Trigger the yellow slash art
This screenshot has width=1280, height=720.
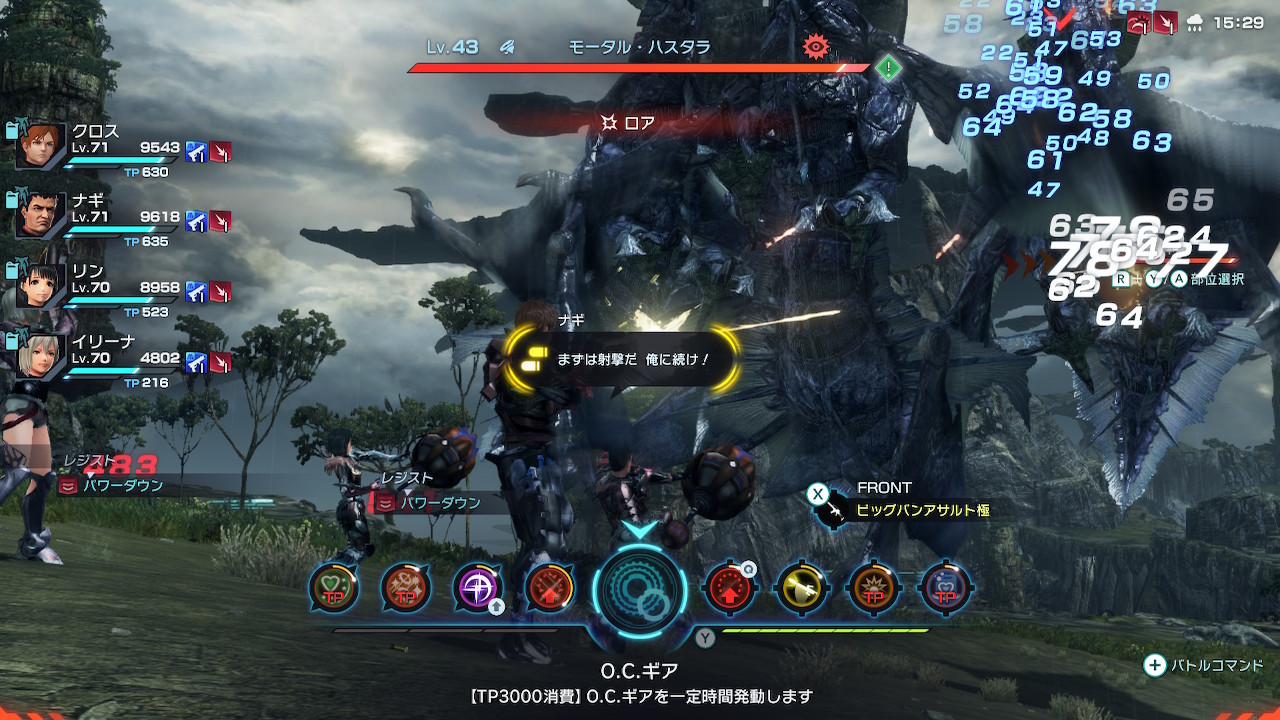click(802, 588)
